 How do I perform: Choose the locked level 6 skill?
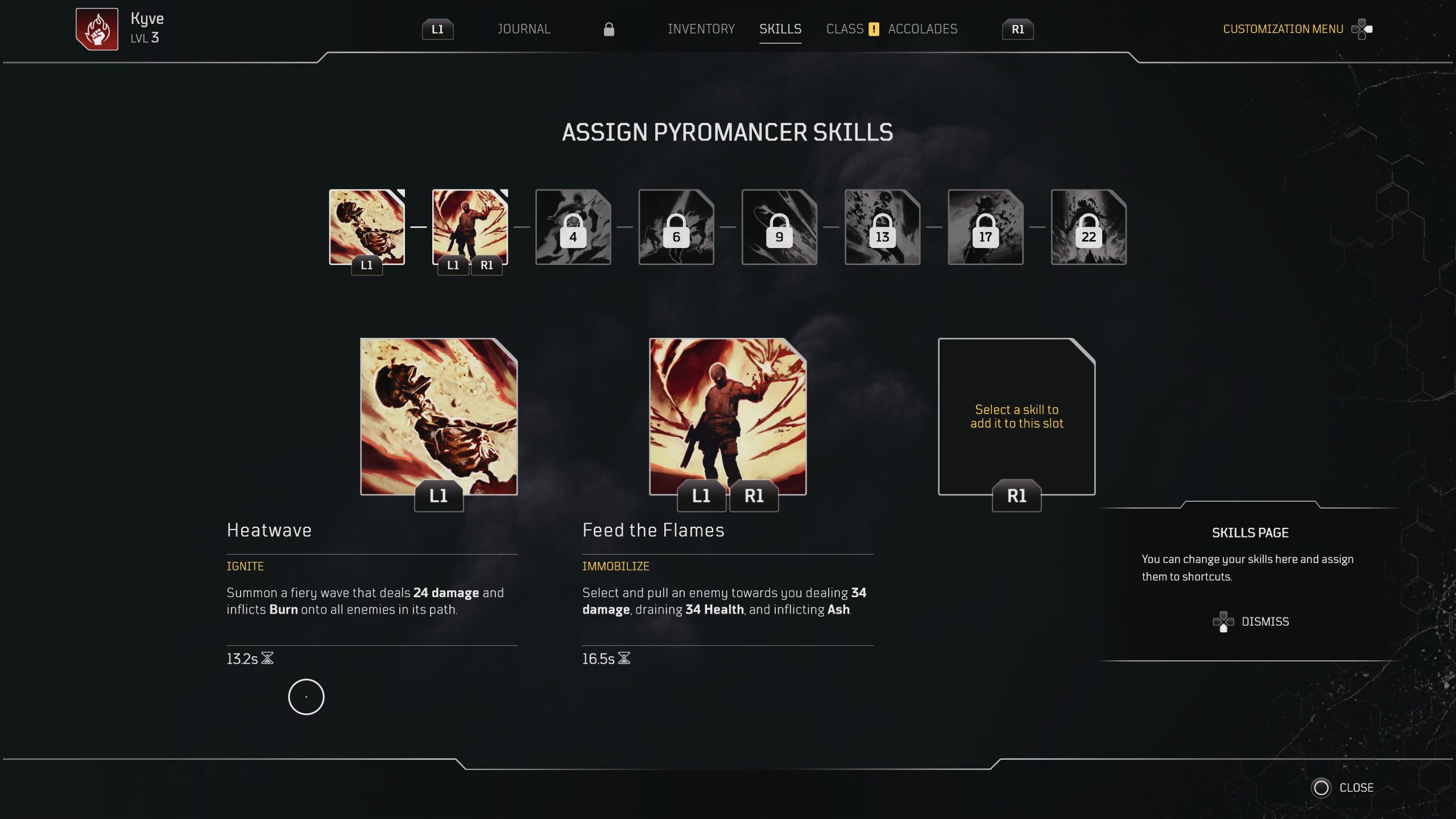[676, 227]
